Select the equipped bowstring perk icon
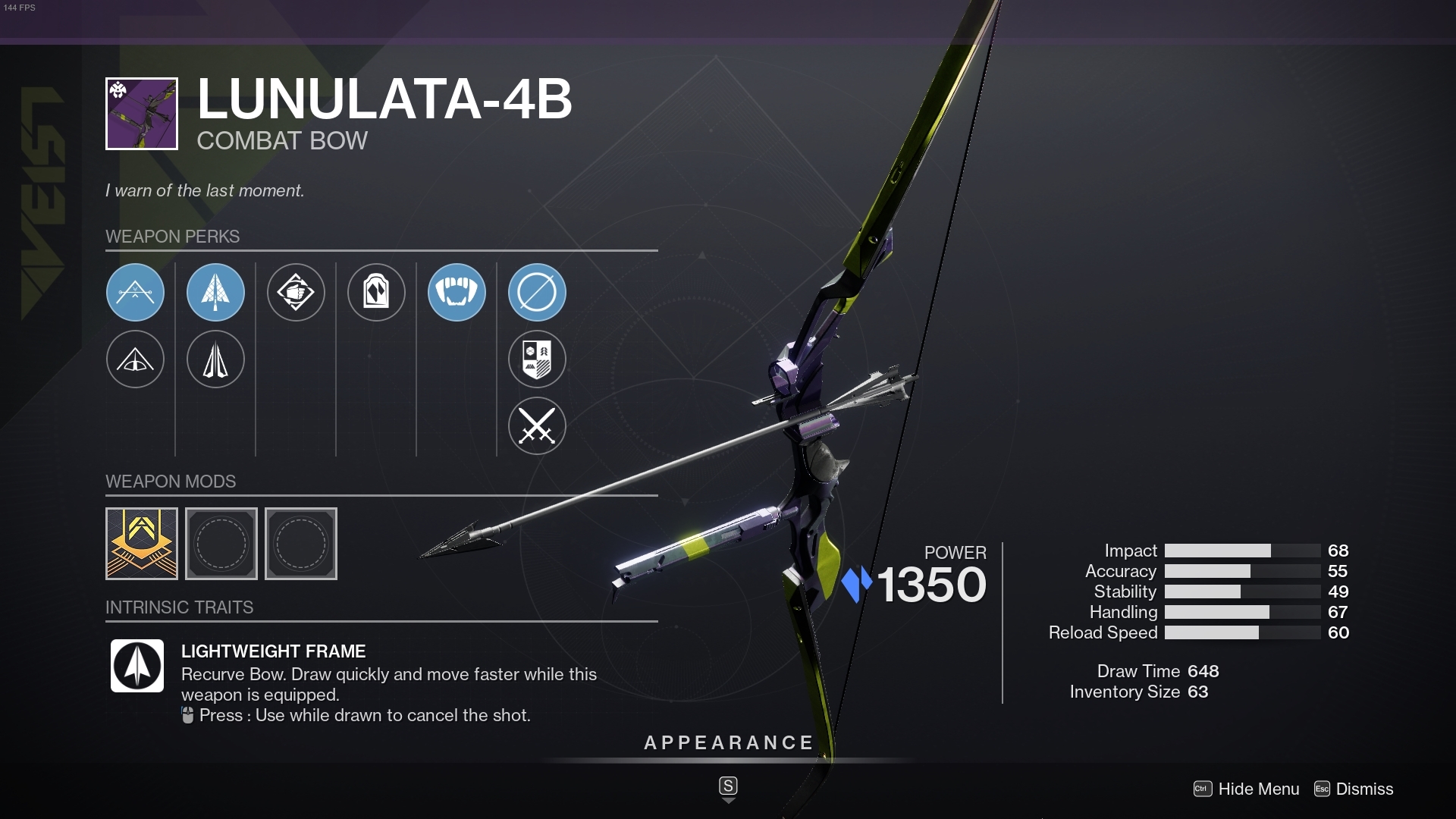The height and width of the screenshot is (819, 1456). [x=135, y=292]
